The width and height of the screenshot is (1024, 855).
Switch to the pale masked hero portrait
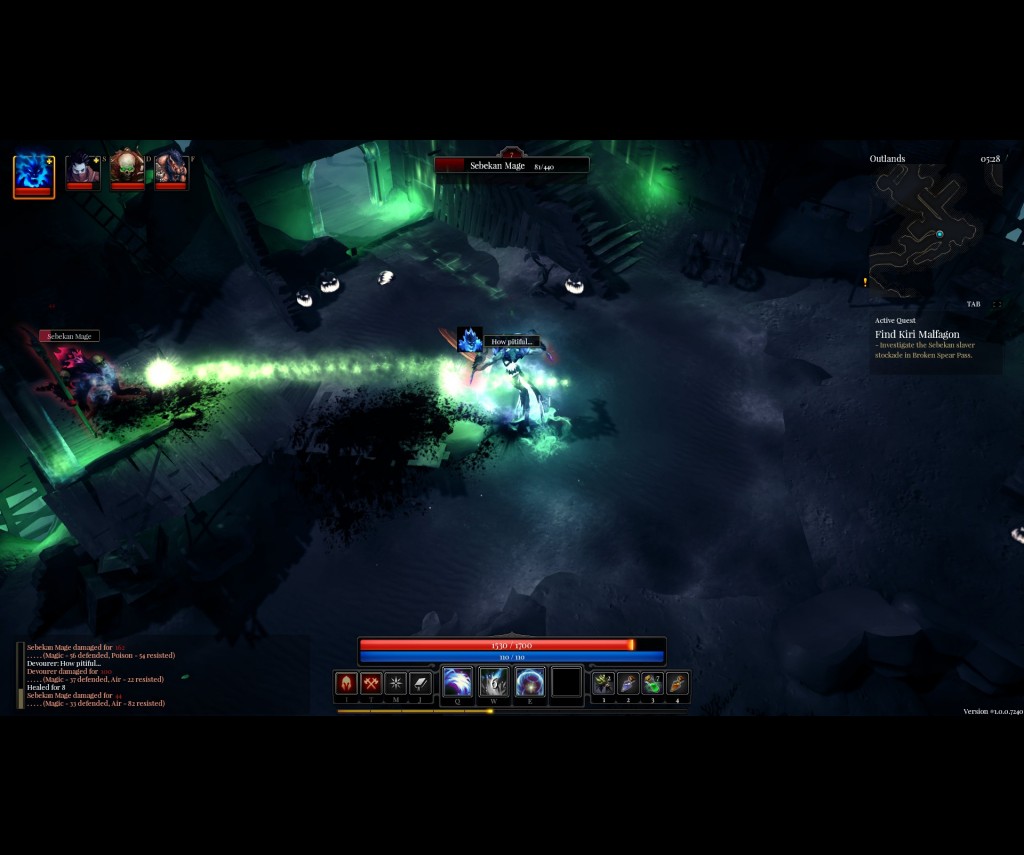81,169
